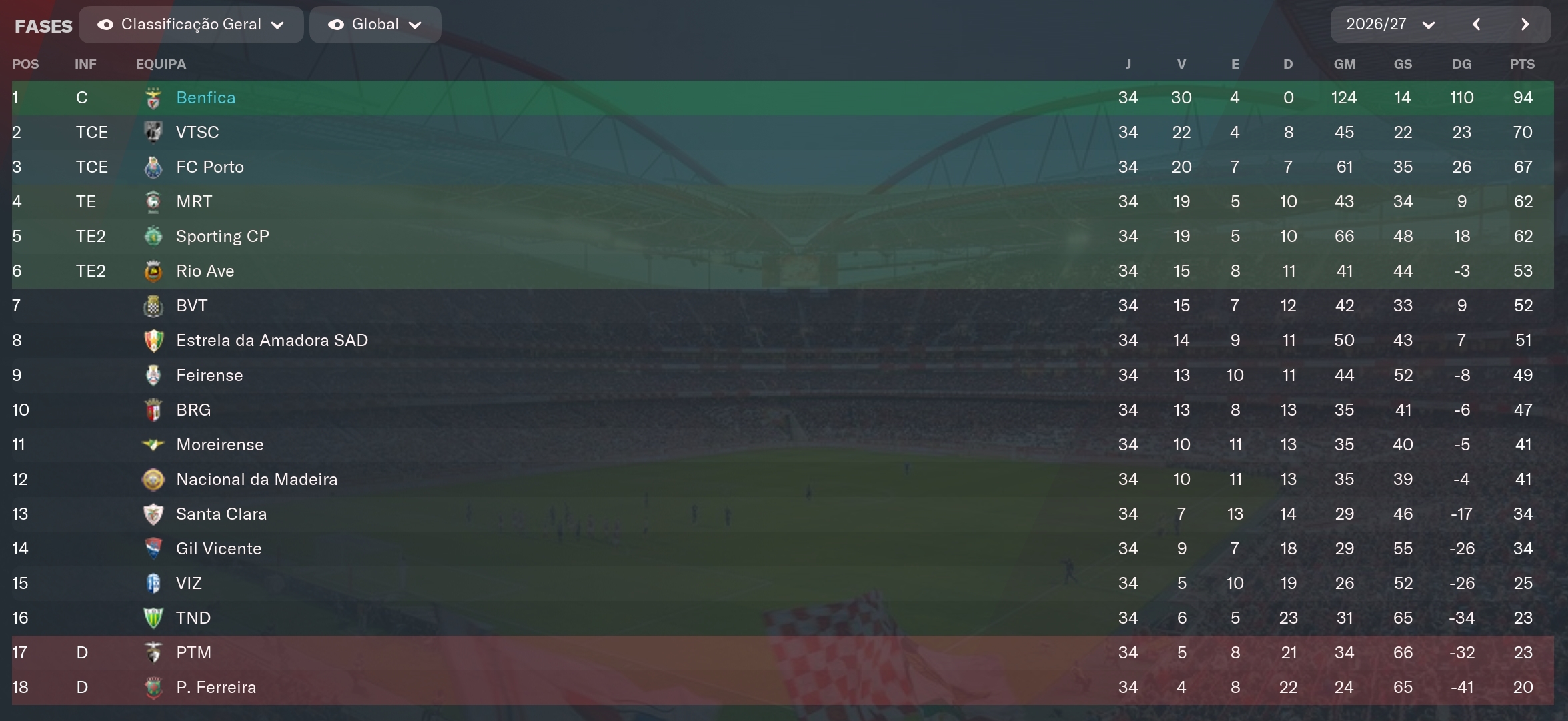
Task: Select the P. Ferreira team row
Action: point(215,688)
